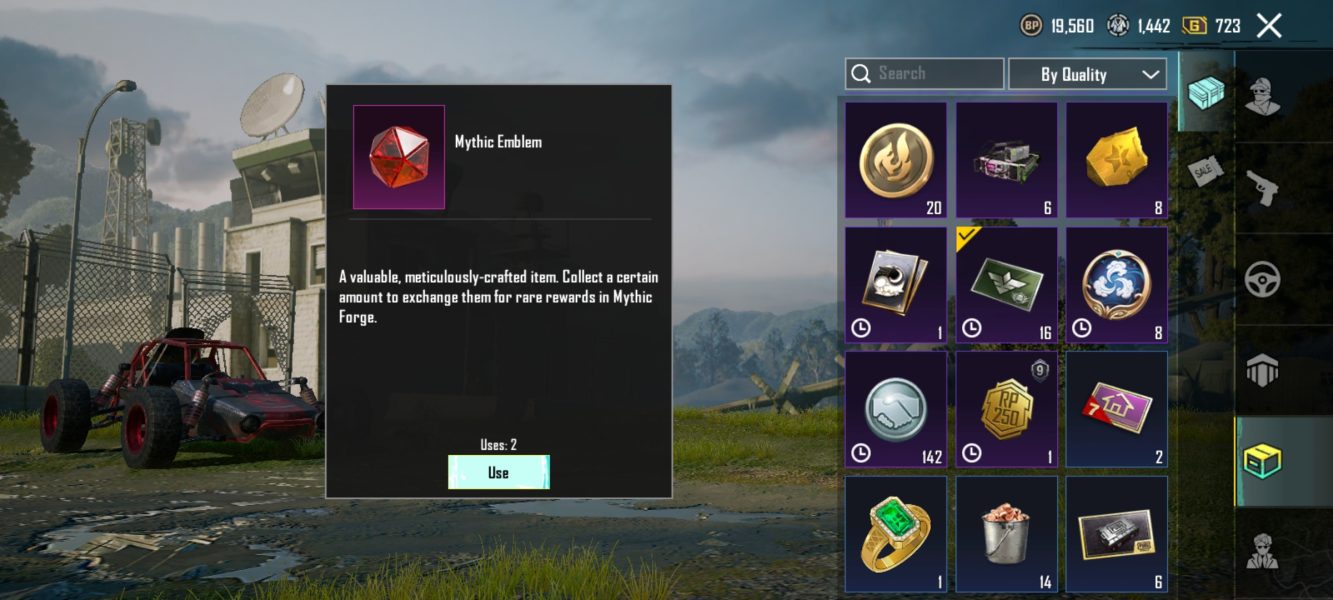
Task: Select the armored vehicle card item
Action: click(1116, 533)
